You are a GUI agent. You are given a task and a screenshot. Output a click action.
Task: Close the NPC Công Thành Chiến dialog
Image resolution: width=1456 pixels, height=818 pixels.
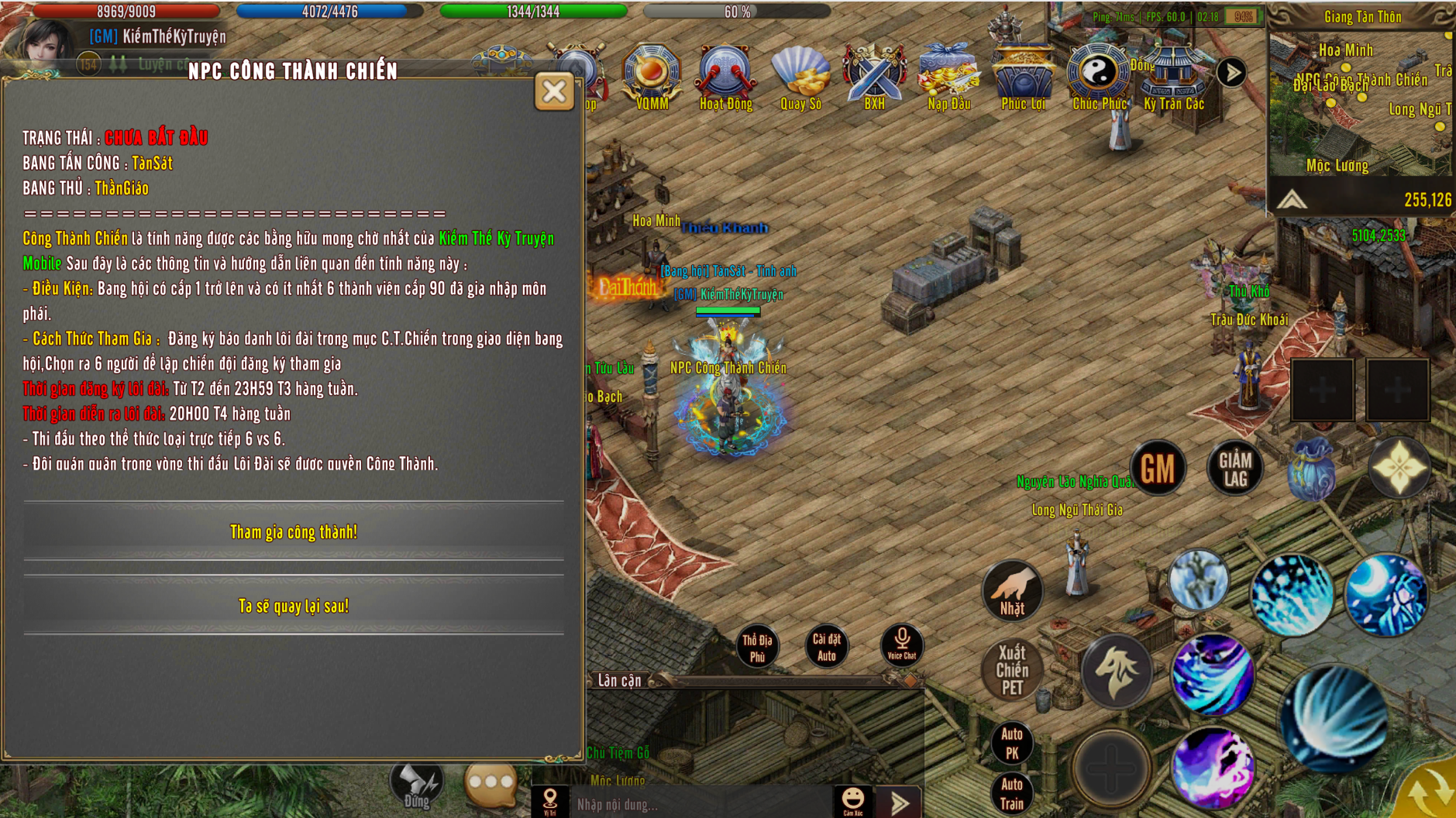[554, 92]
